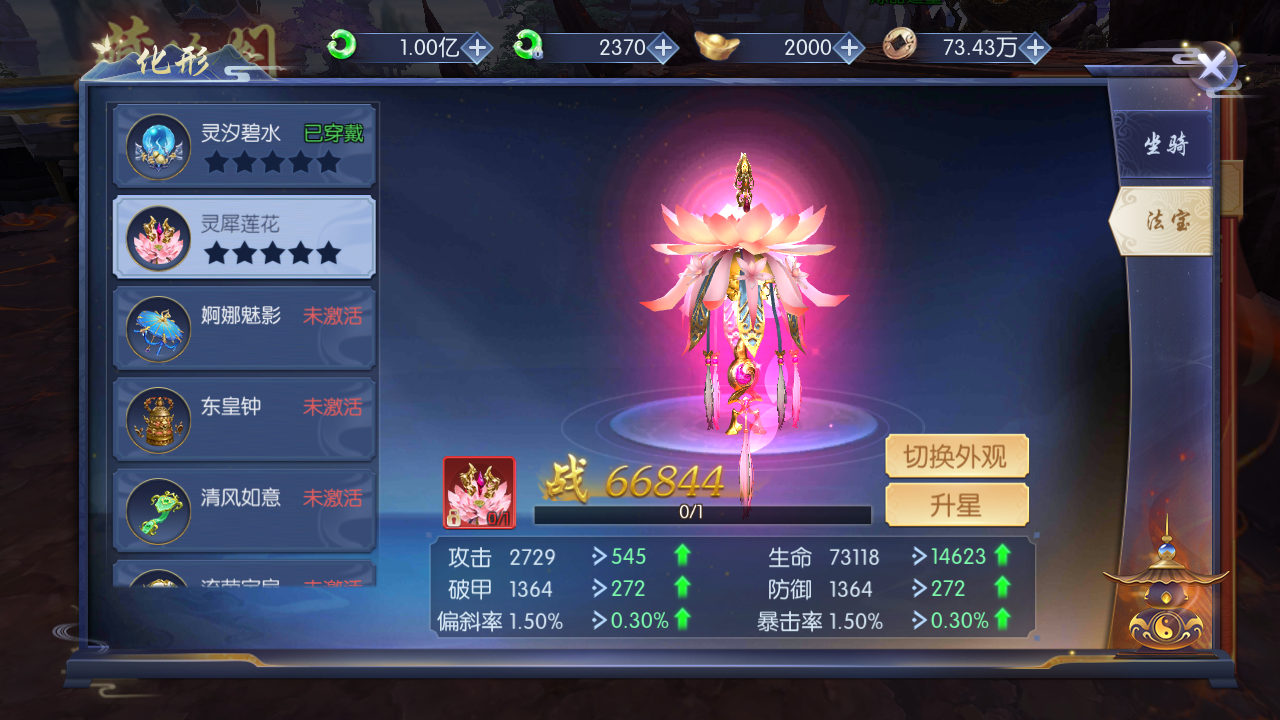Screen dimensions: 1280x720
Task: Open the yin-yang gourd icon
Action: click(x=1165, y=598)
